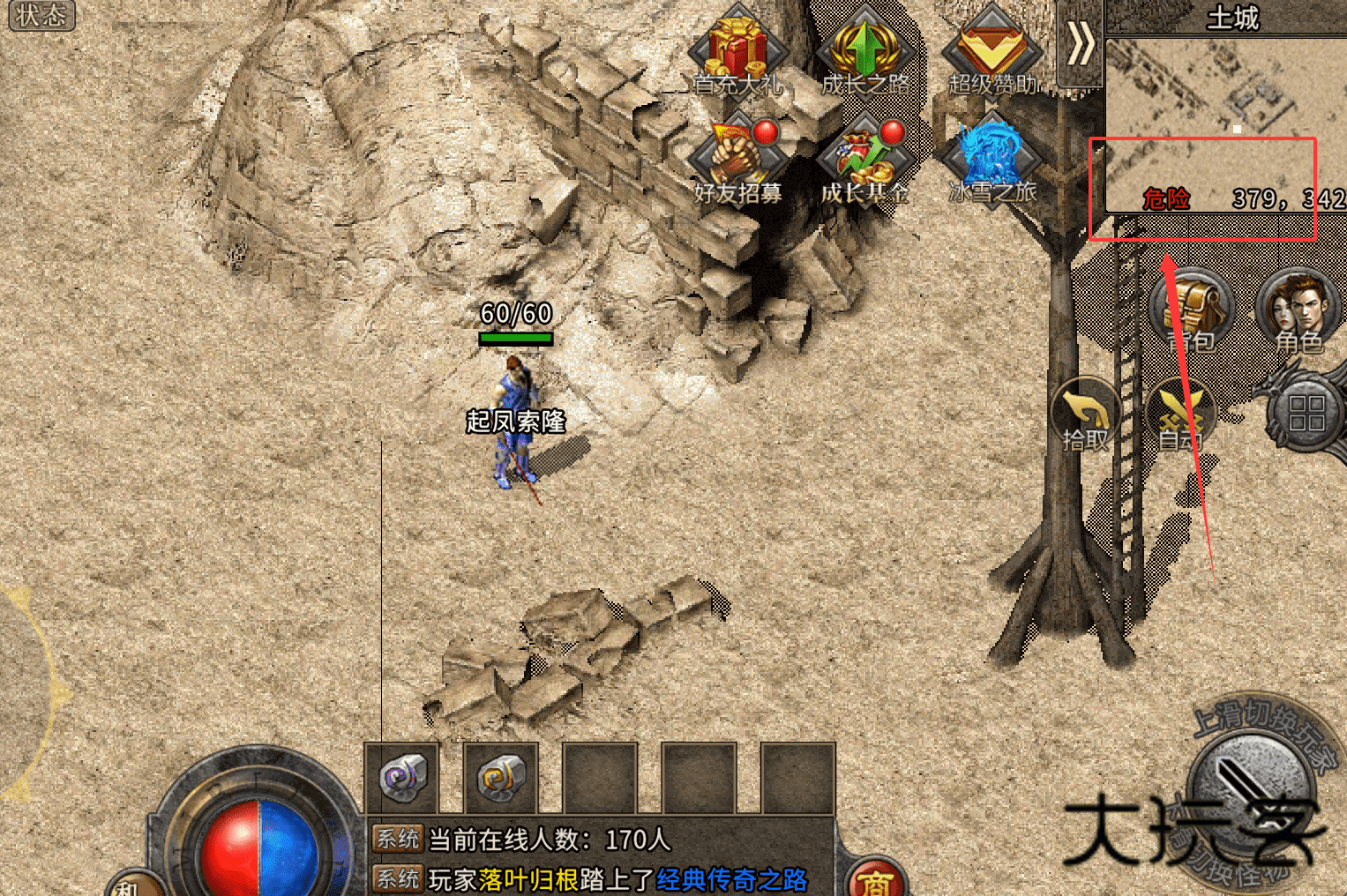This screenshot has width=1347, height=896.
Task: Open the 商 shop button
Action: coord(874,880)
